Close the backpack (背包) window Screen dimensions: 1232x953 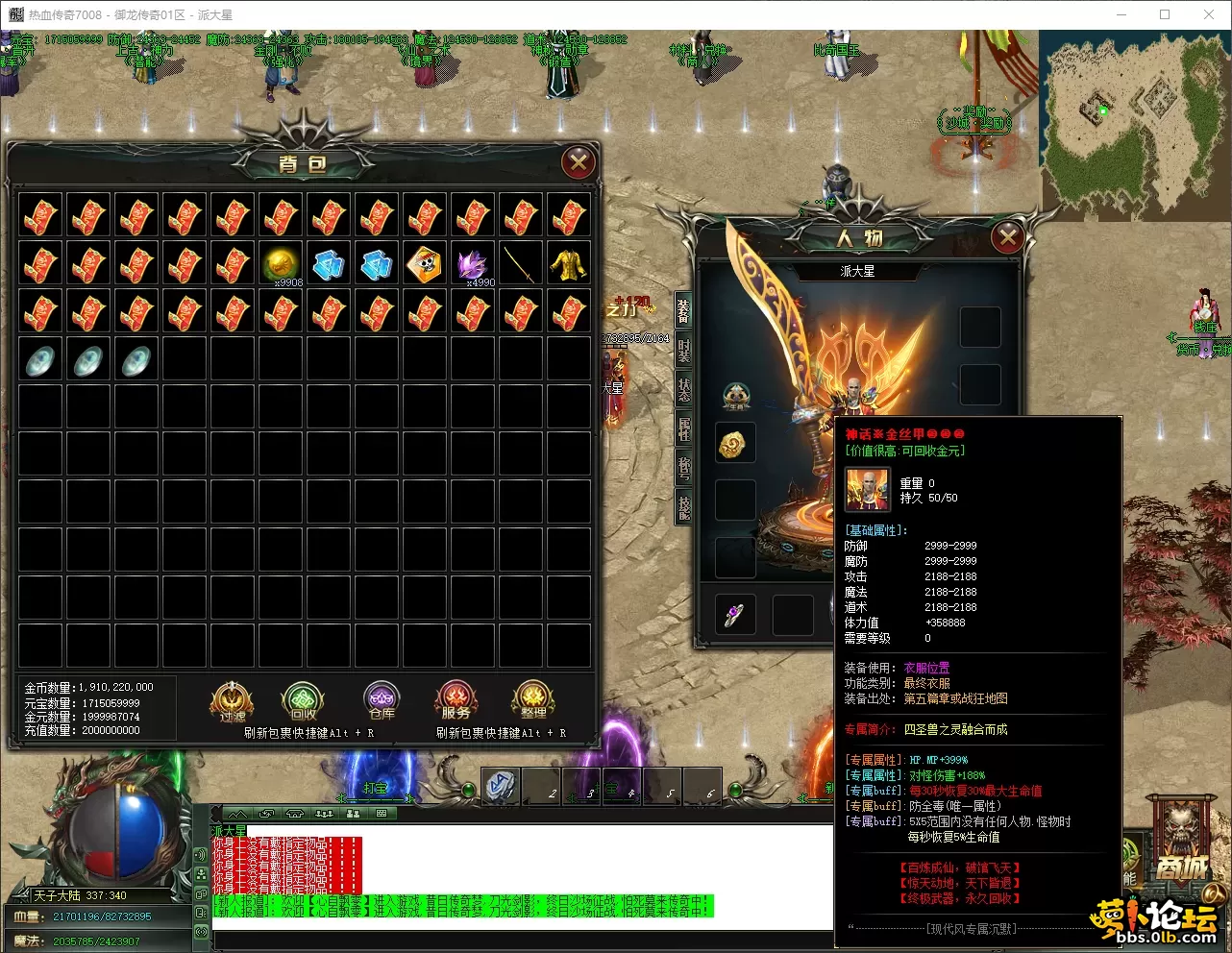tap(578, 162)
